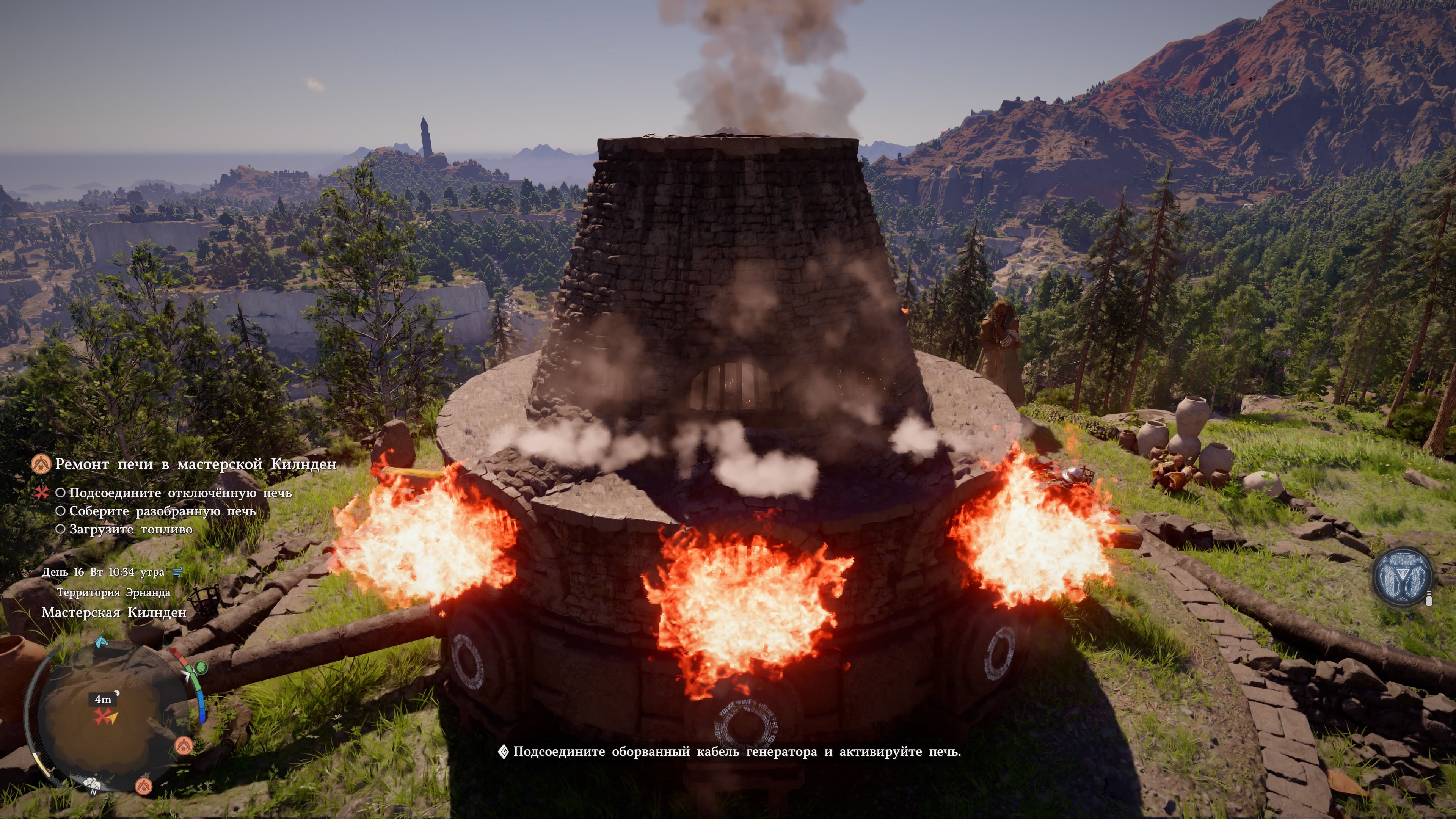The image size is (1456, 819).
Task: Select objective 'Соберите разобранную печь'
Action: click(162, 511)
